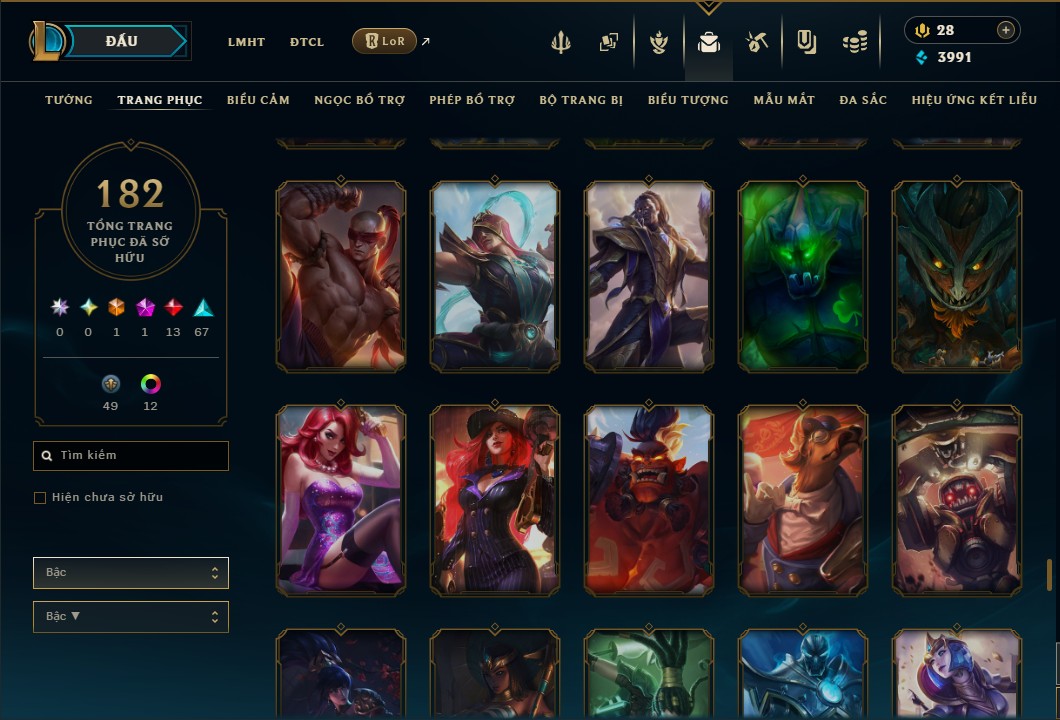Show the BIỂU TƯỢNG tab

click(x=688, y=100)
